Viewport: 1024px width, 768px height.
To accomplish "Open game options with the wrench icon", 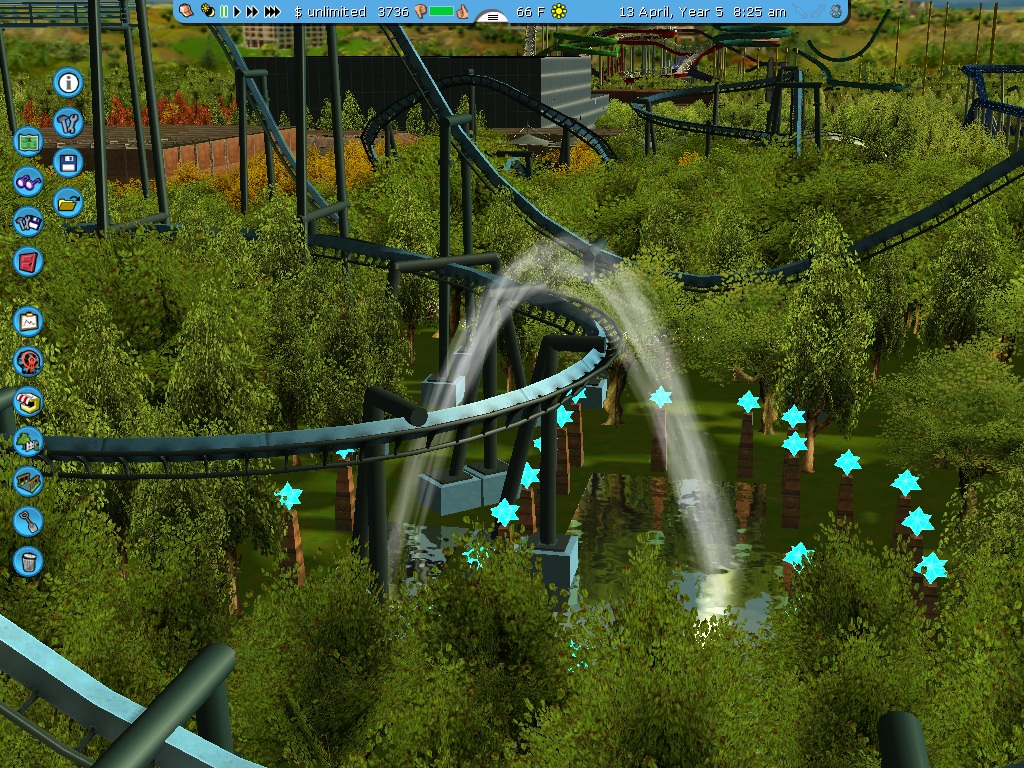I will [x=68, y=122].
